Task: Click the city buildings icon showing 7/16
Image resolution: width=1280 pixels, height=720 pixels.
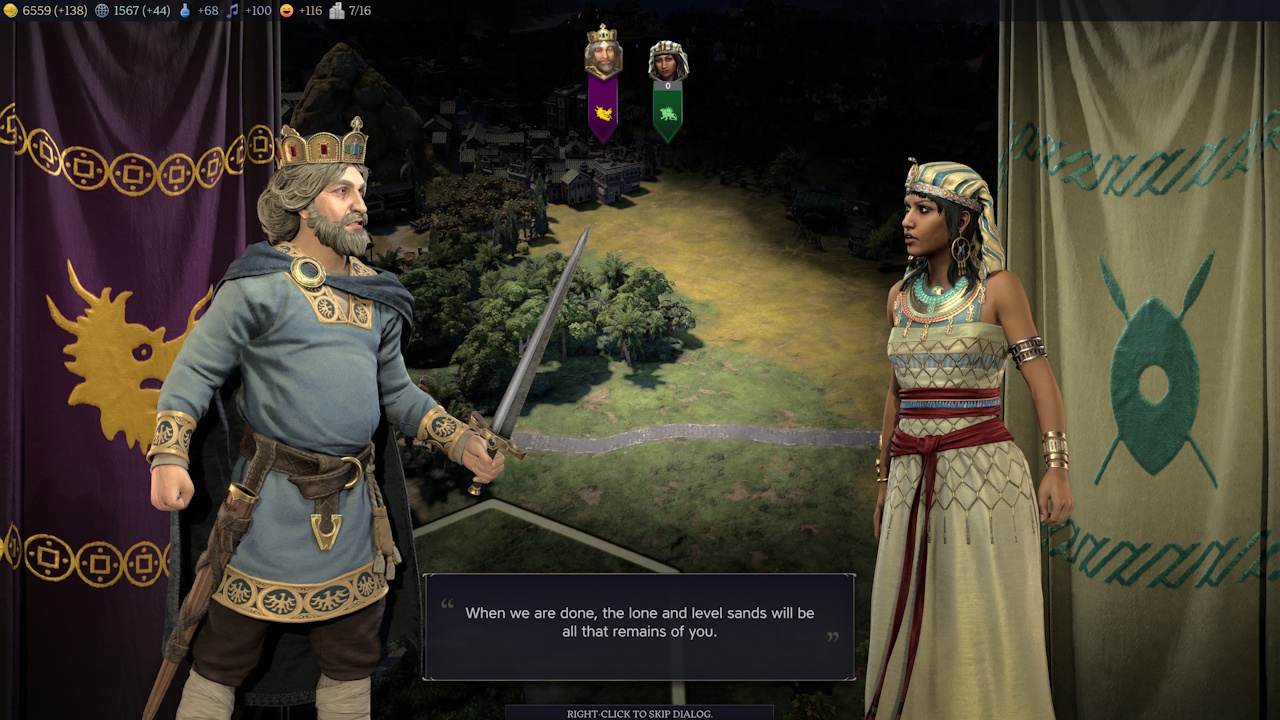Action: [x=335, y=10]
